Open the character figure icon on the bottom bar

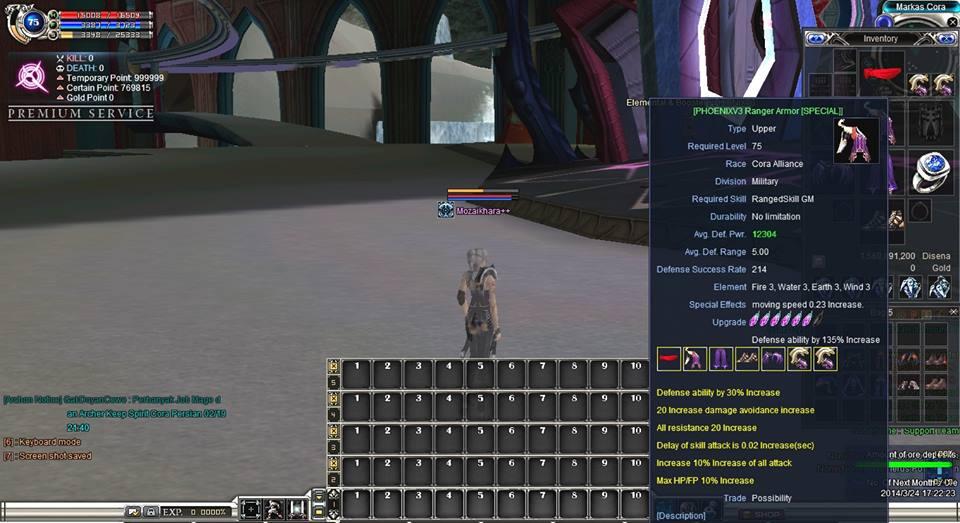(x=273, y=510)
